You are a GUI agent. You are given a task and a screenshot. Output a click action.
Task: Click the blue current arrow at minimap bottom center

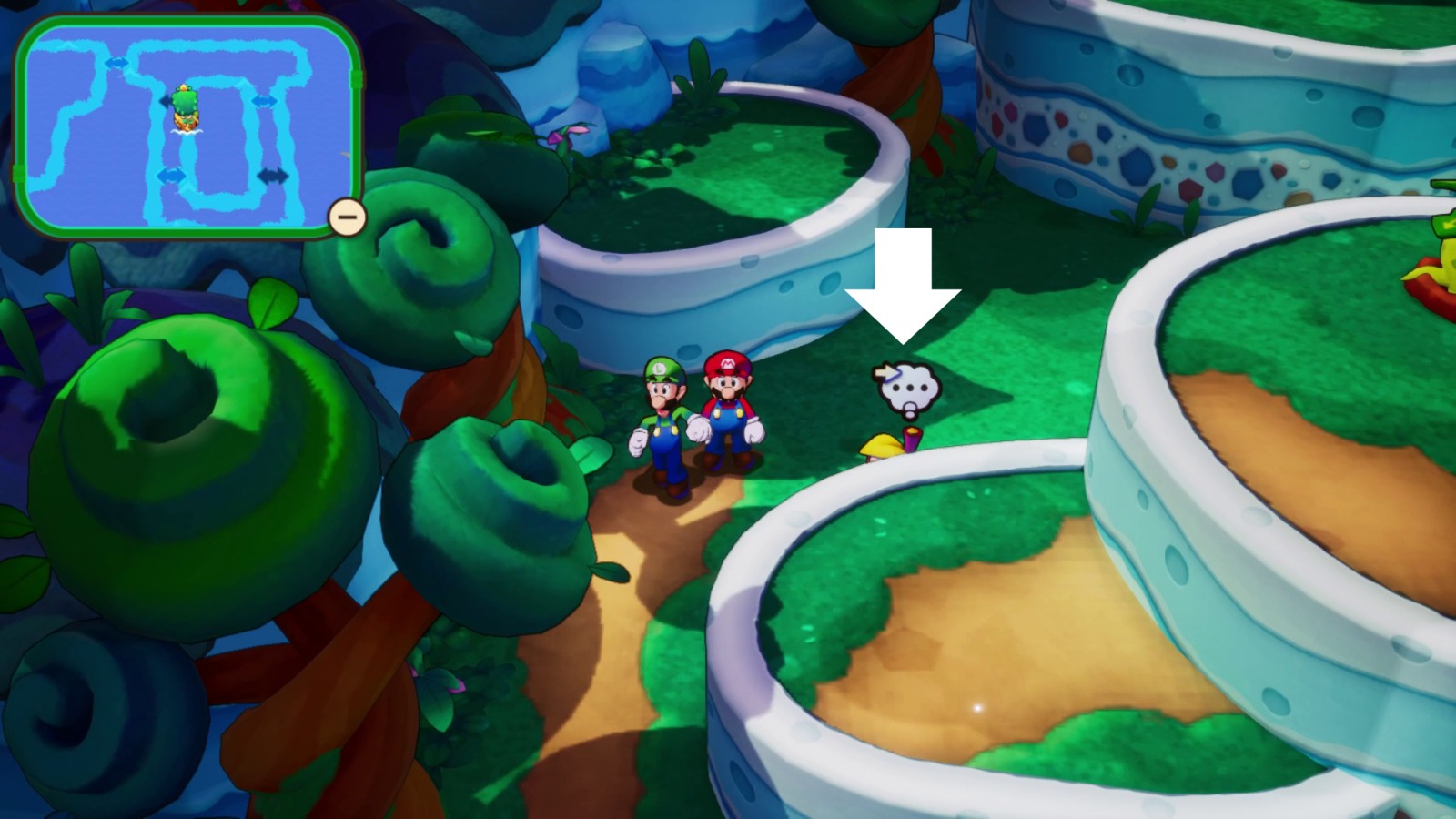click(x=171, y=175)
